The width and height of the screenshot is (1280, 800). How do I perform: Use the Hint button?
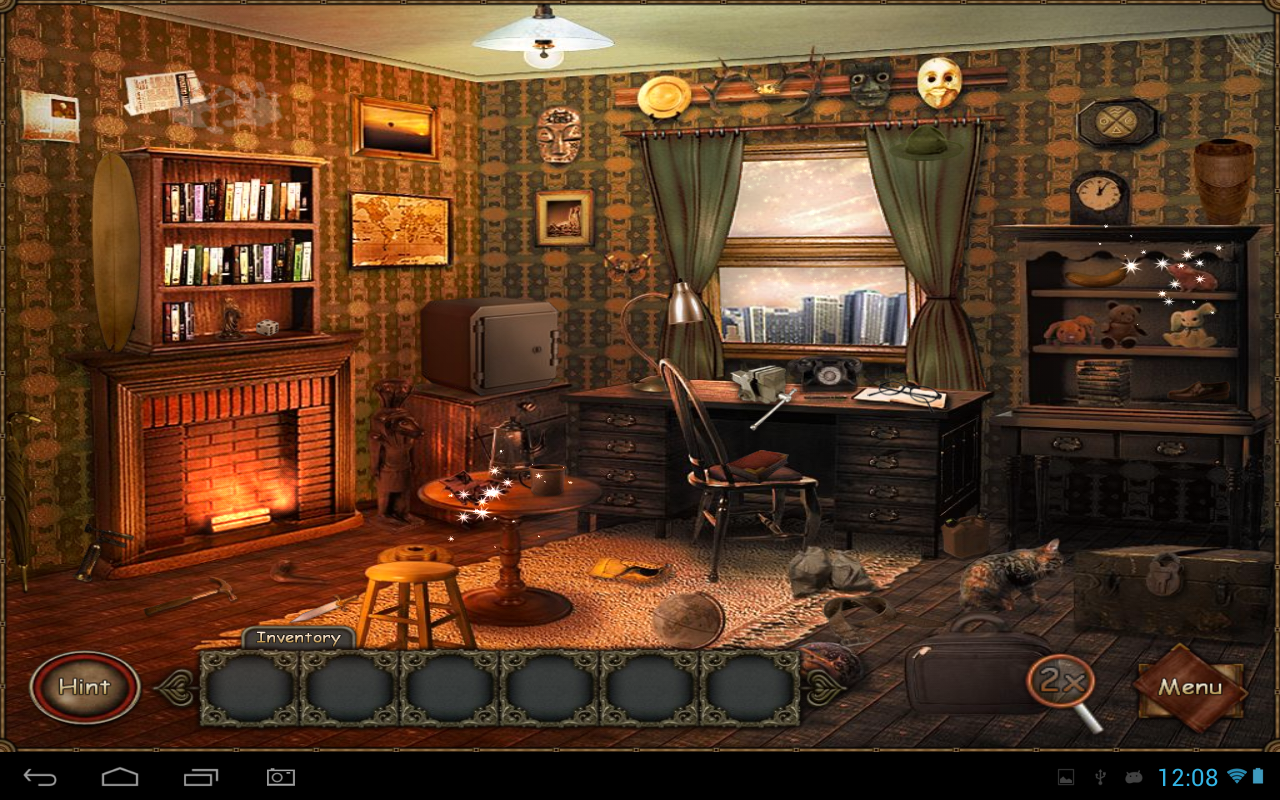coord(85,687)
